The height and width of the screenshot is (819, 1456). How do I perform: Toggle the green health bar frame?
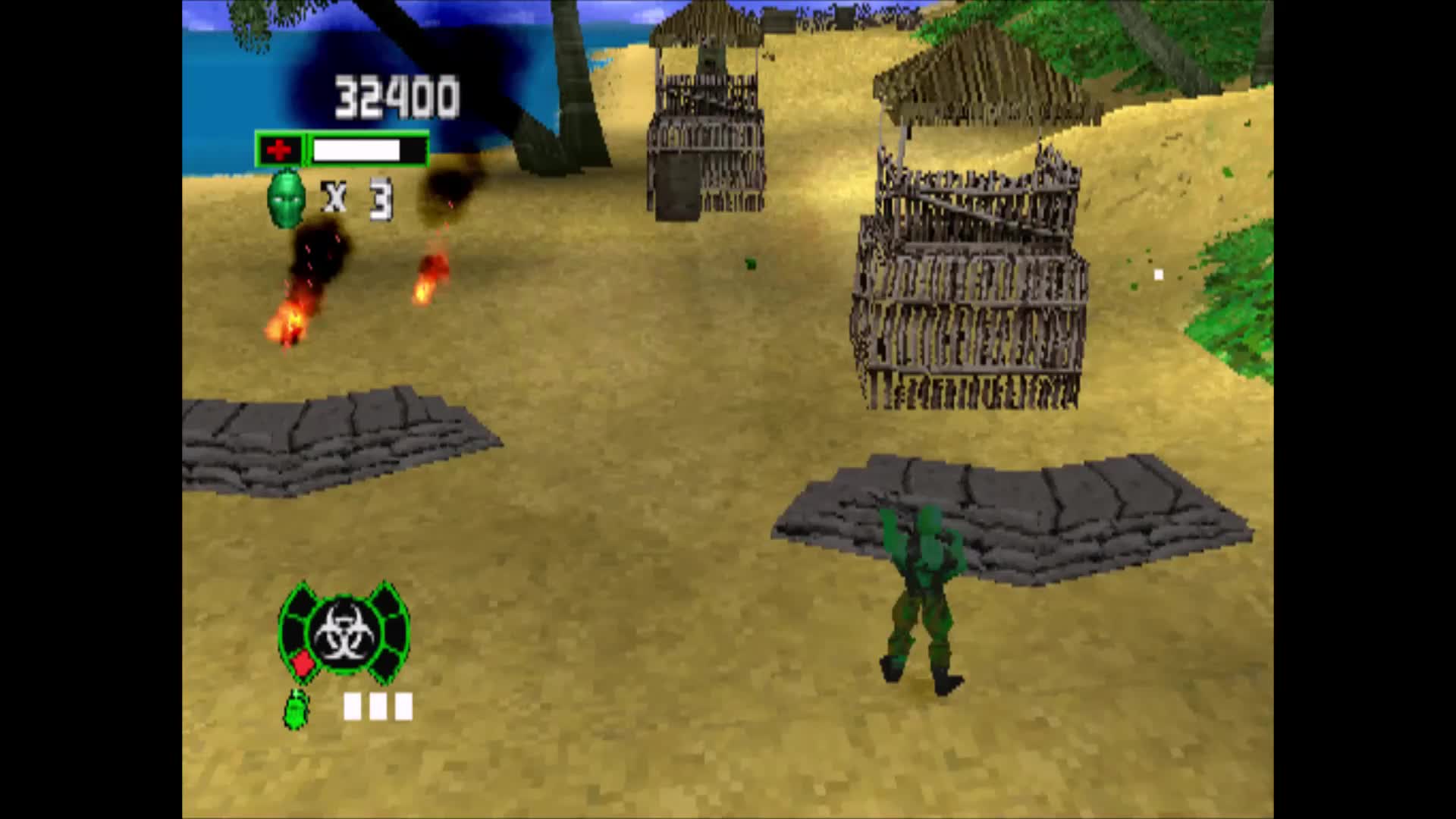340,149
